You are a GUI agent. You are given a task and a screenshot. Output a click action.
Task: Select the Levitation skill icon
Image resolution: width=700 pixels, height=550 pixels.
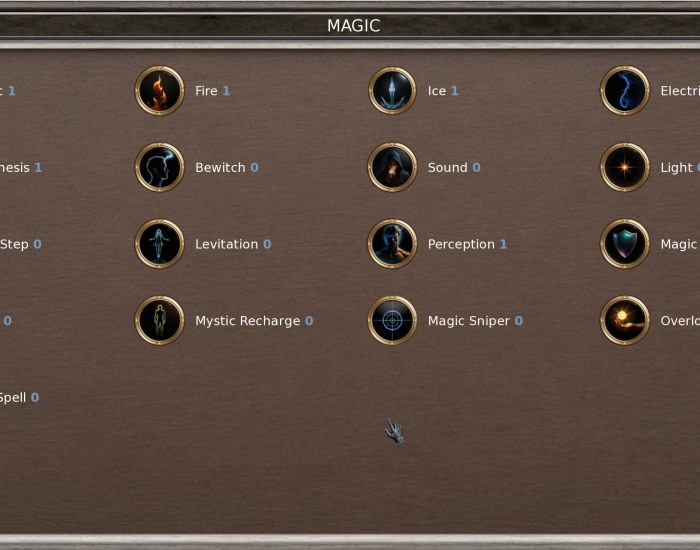(x=159, y=244)
